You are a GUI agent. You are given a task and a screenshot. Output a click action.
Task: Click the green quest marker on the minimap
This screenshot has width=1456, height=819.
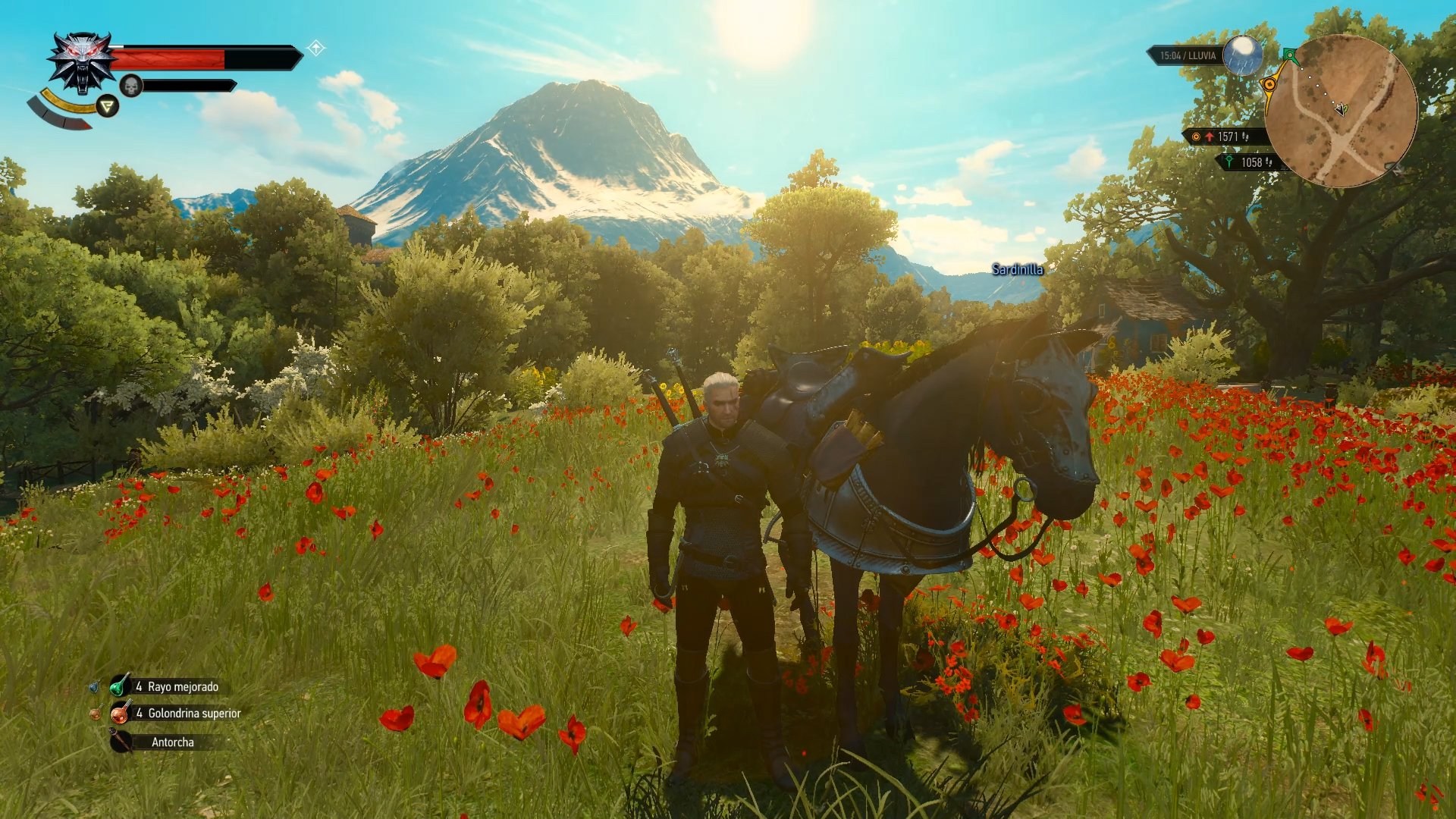(x=1290, y=54)
